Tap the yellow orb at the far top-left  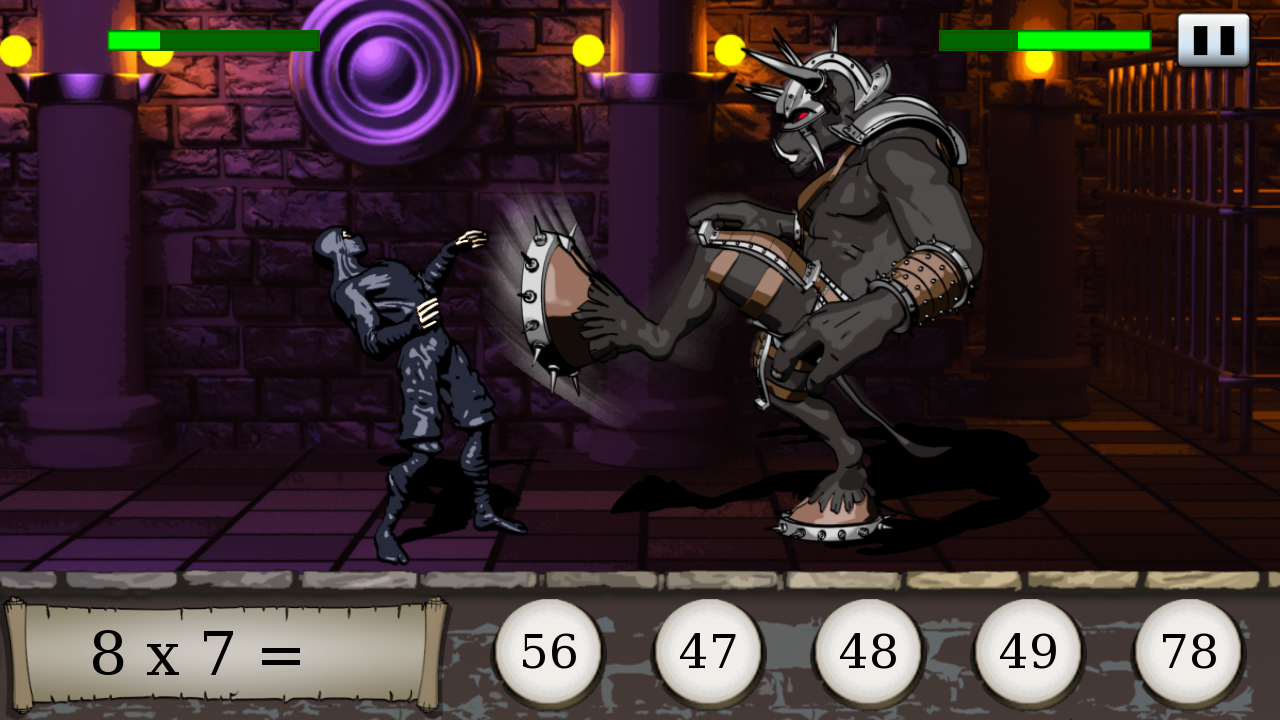pyautogui.click(x=14, y=48)
